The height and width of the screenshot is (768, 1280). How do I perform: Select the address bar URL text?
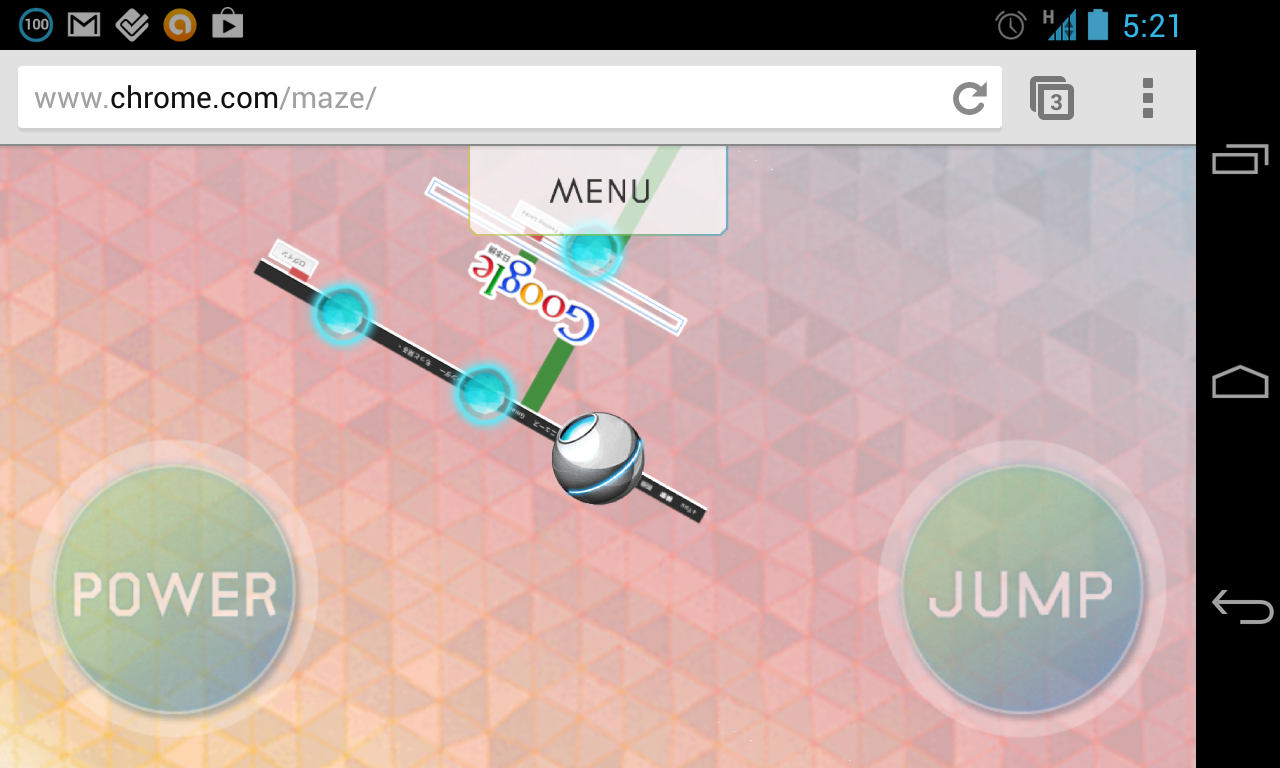[200, 97]
